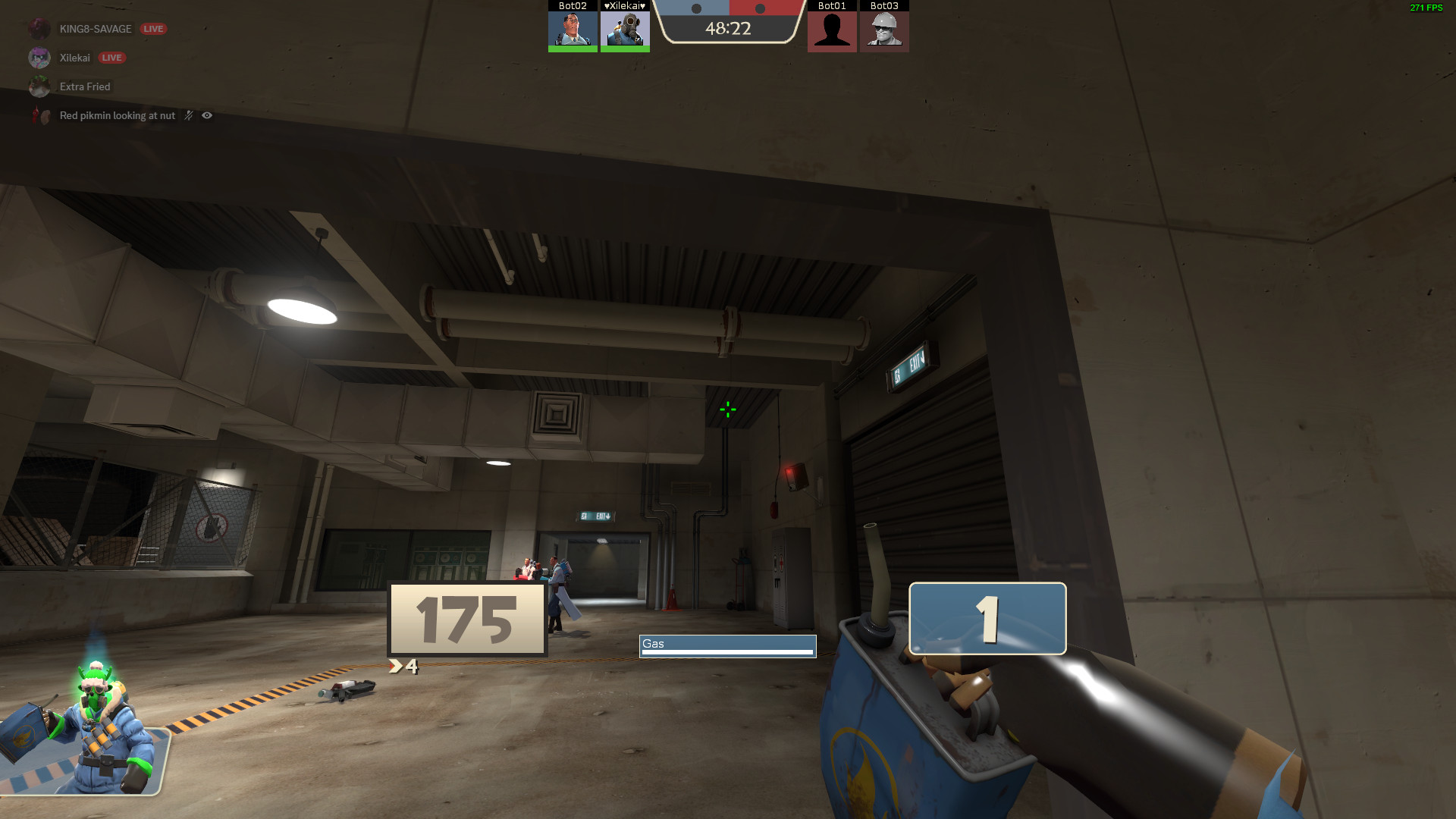Viewport: 1456px width, 819px height.
Task: Select Bot01's blank silhouette avatar
Action: 832,32
